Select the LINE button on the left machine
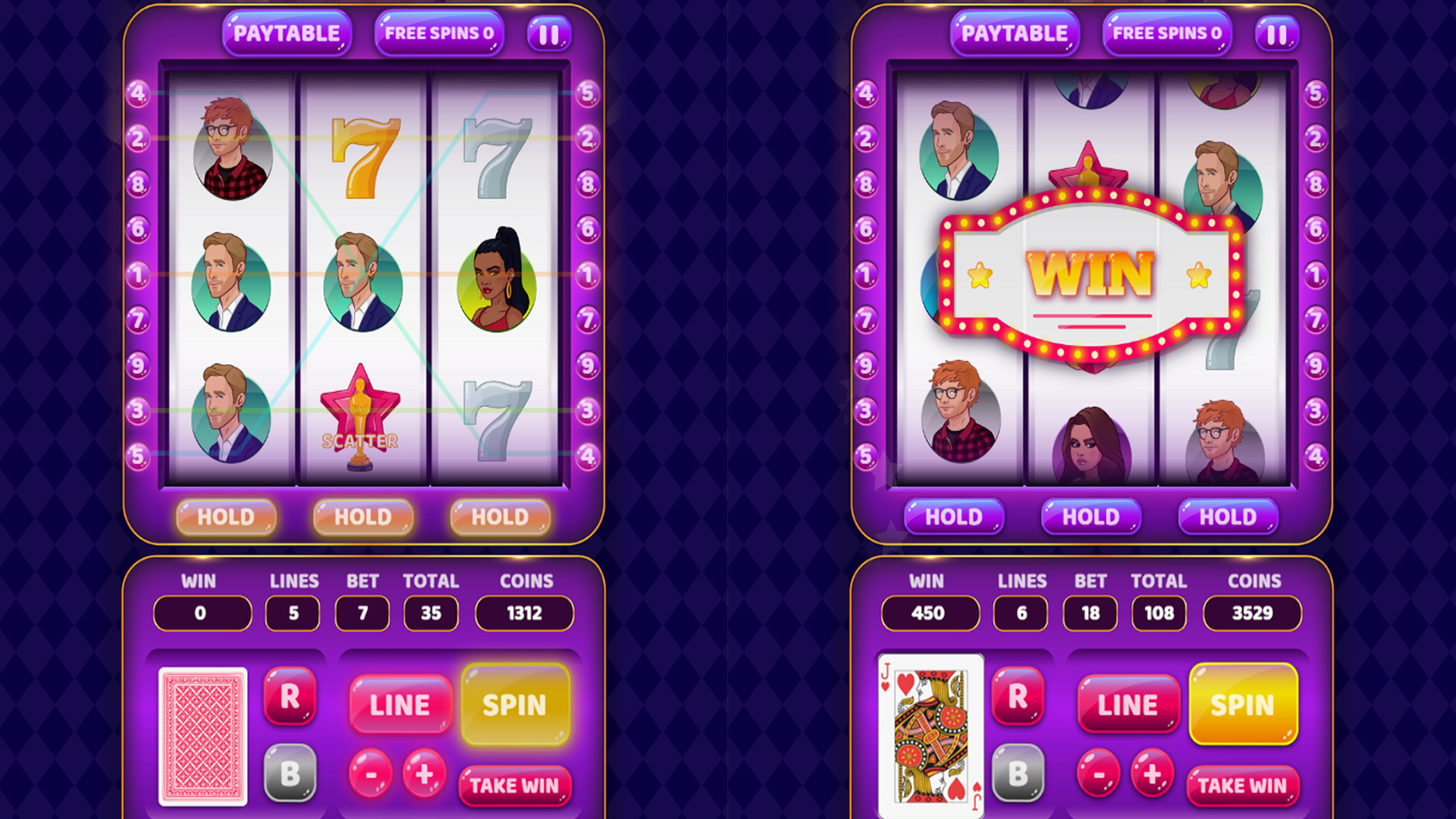Viewport: 1456px width, 819px height. coord(400,704)
